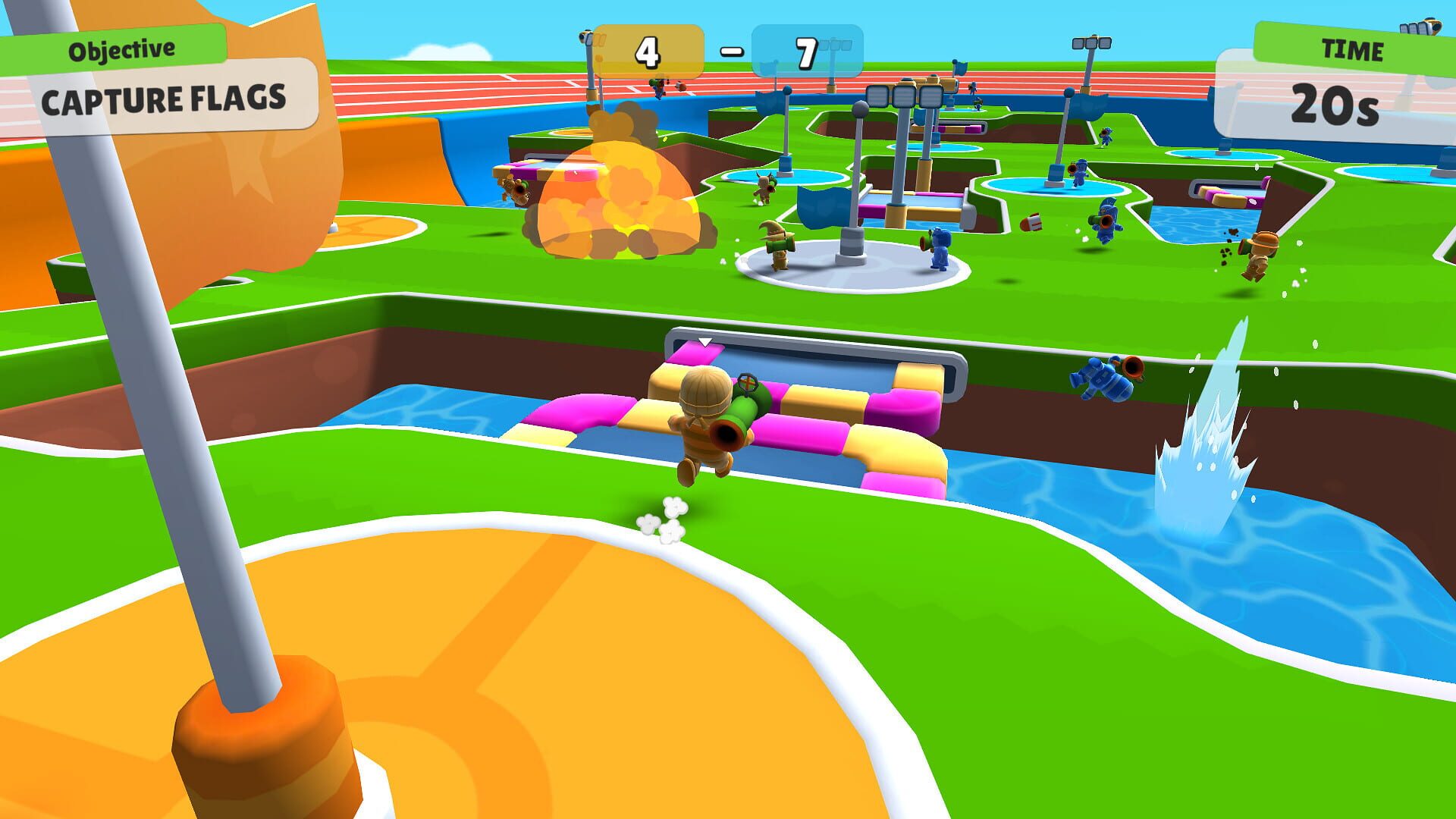Viewport: 1456px width, 819px height.
Task: Click the scoreboard lights structure in the center background
Action: coord(905,96)
